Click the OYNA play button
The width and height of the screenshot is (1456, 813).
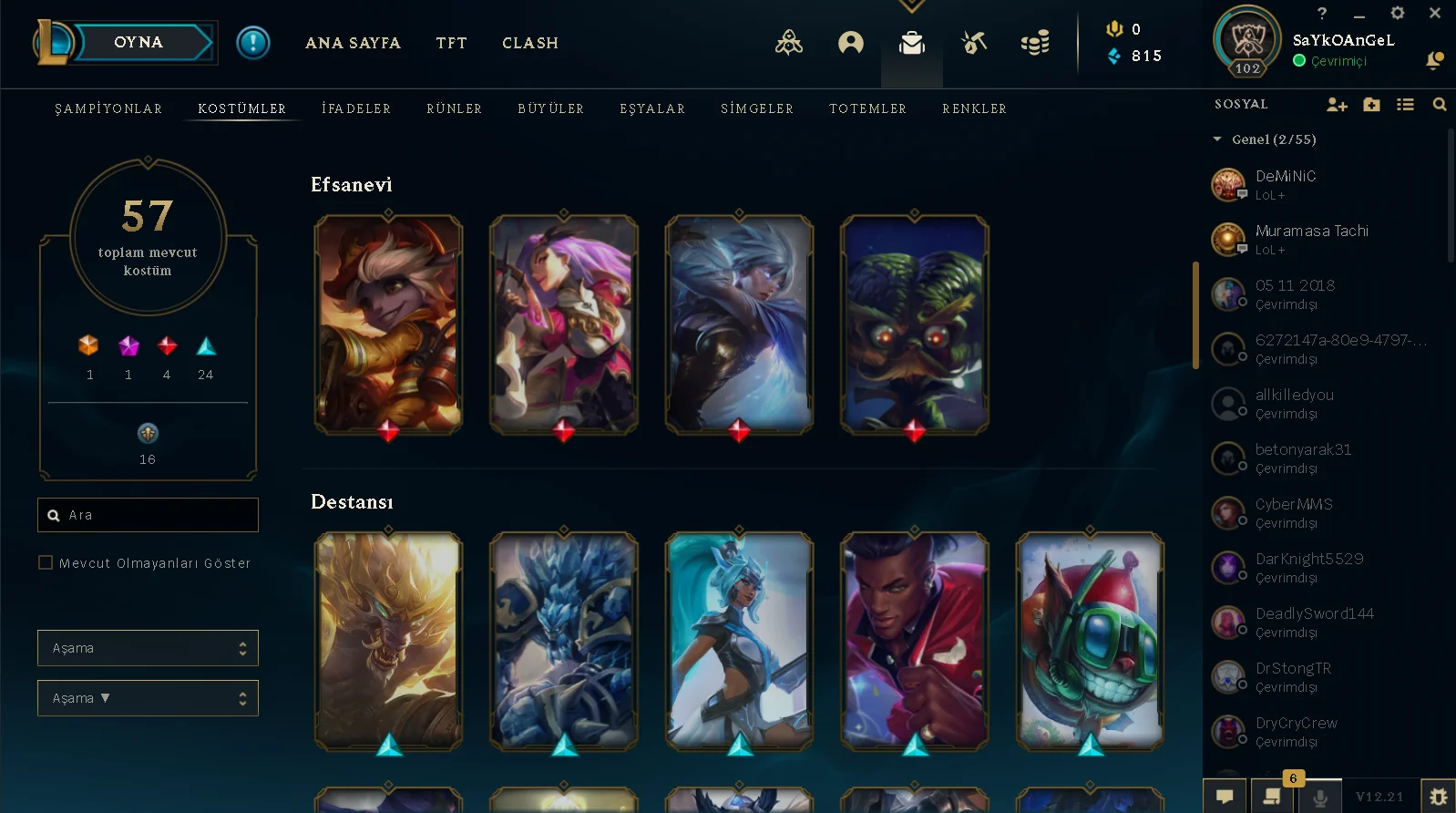(138, 43)
